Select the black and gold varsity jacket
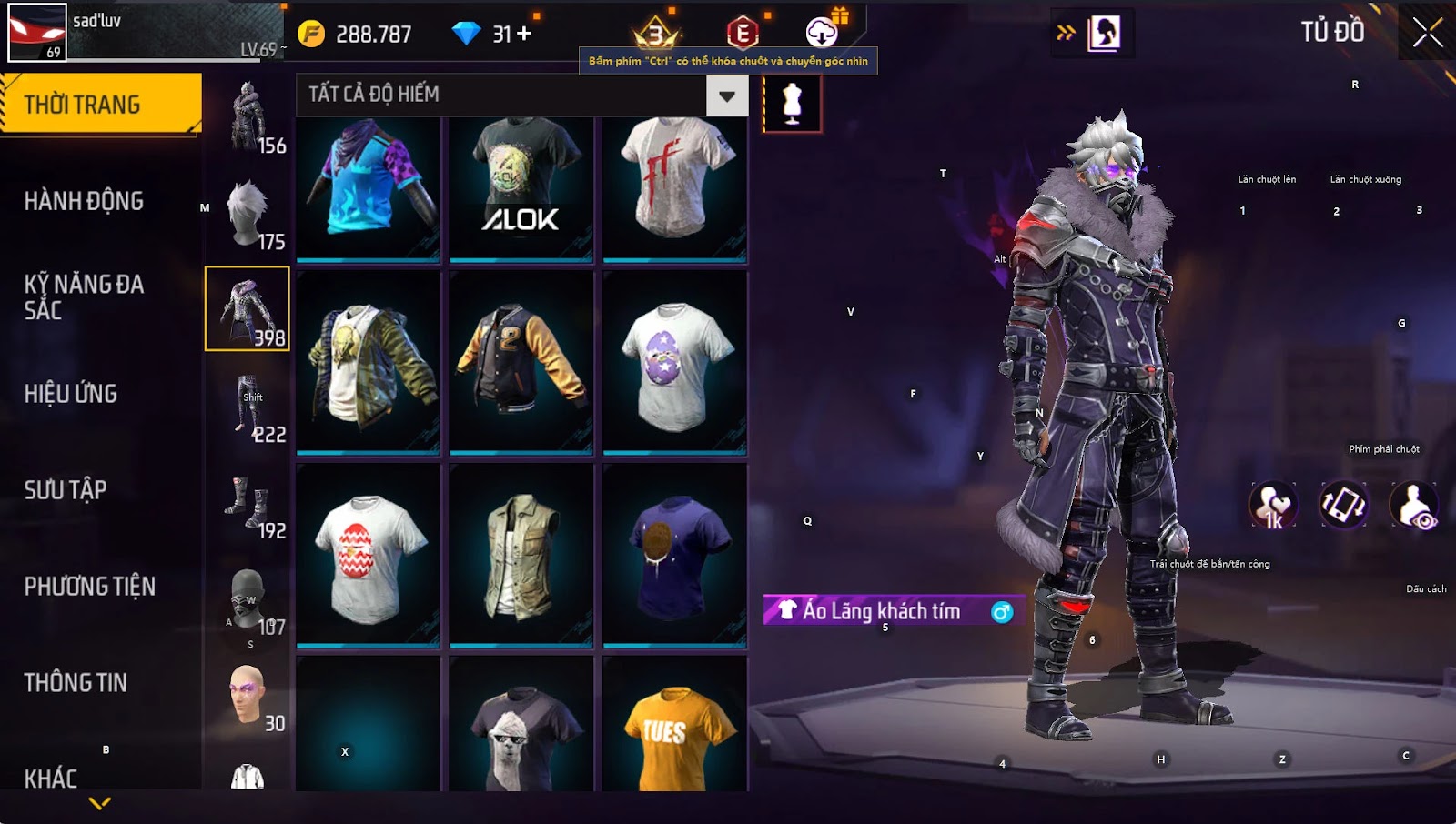 pyautogui.click(x=521, y=362)
